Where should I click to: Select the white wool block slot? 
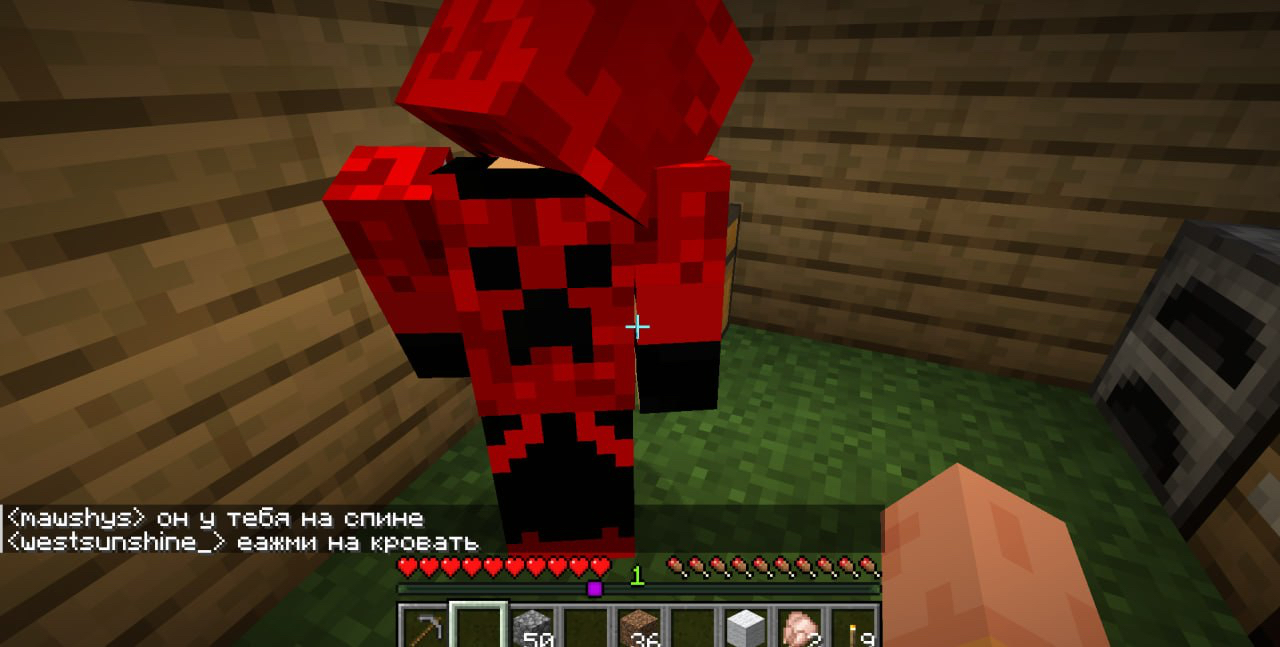748,629
